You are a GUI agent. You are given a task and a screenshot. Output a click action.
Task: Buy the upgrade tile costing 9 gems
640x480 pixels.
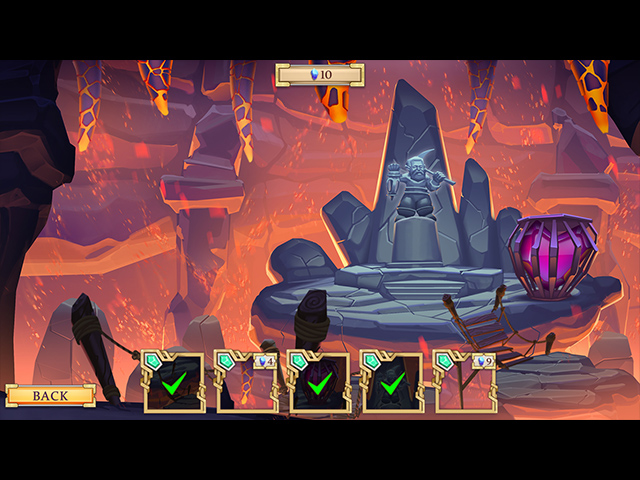click(465, 383)
